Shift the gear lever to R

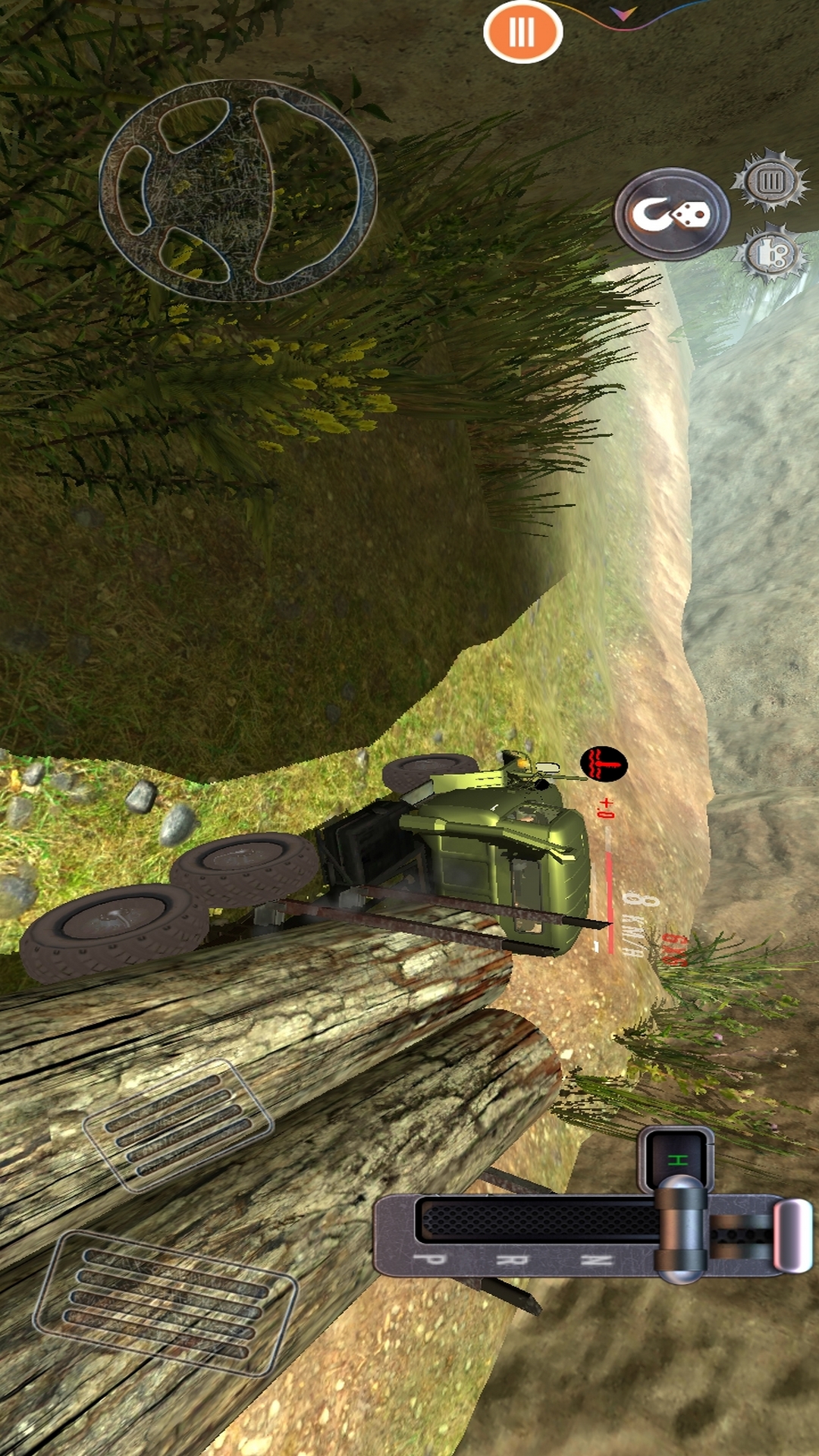(x=511, y=1260)
